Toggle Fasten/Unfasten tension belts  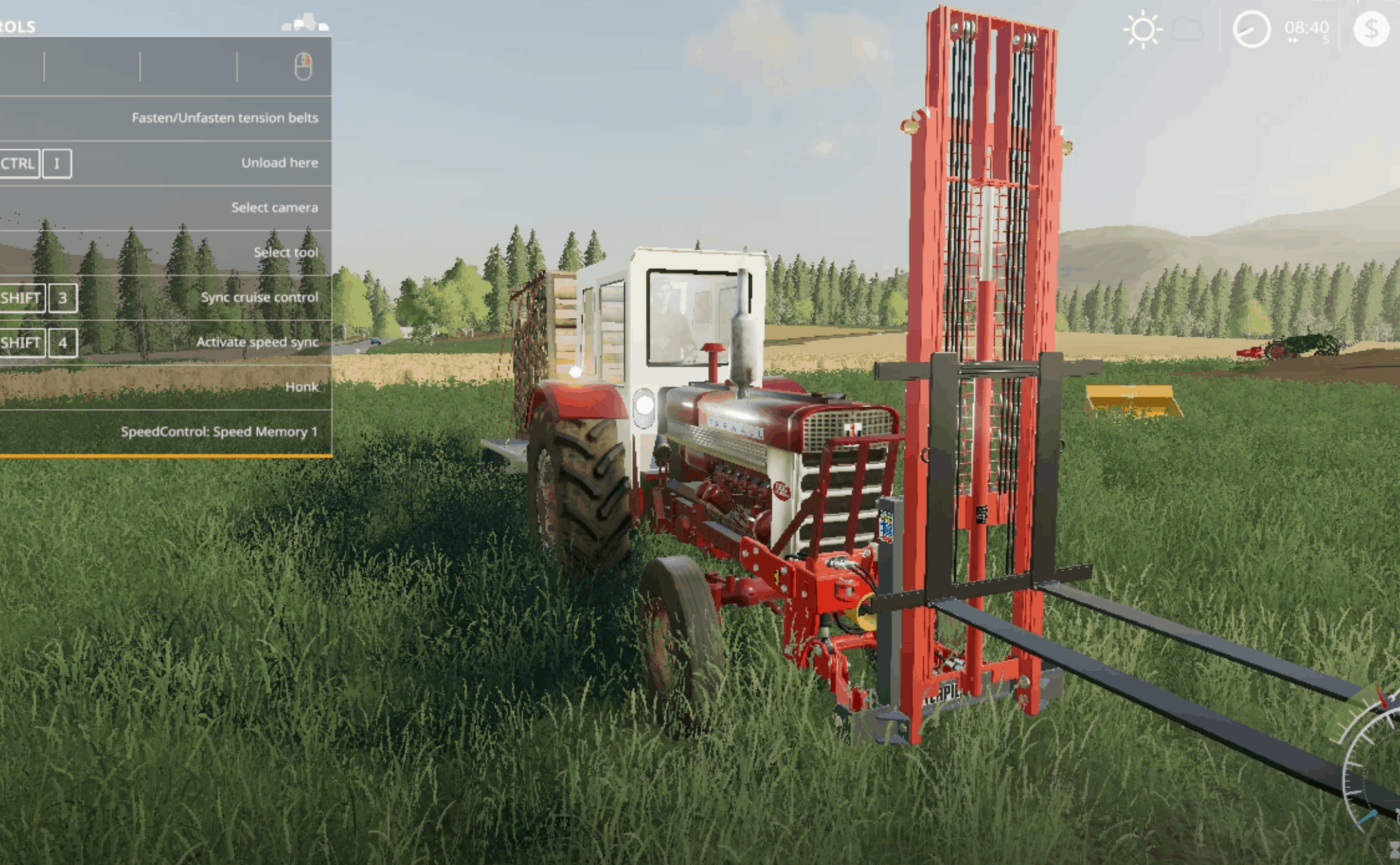point(225,117)
